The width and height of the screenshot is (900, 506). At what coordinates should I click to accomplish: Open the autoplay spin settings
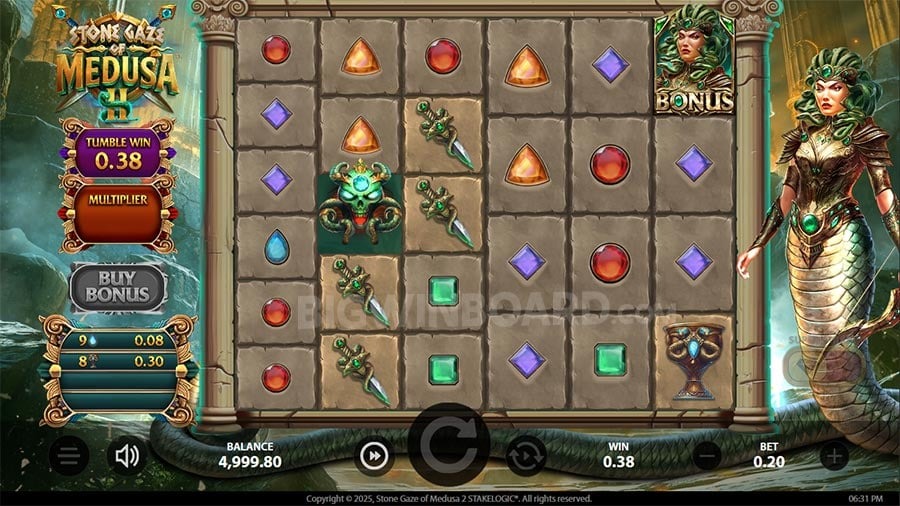[526, 457]
